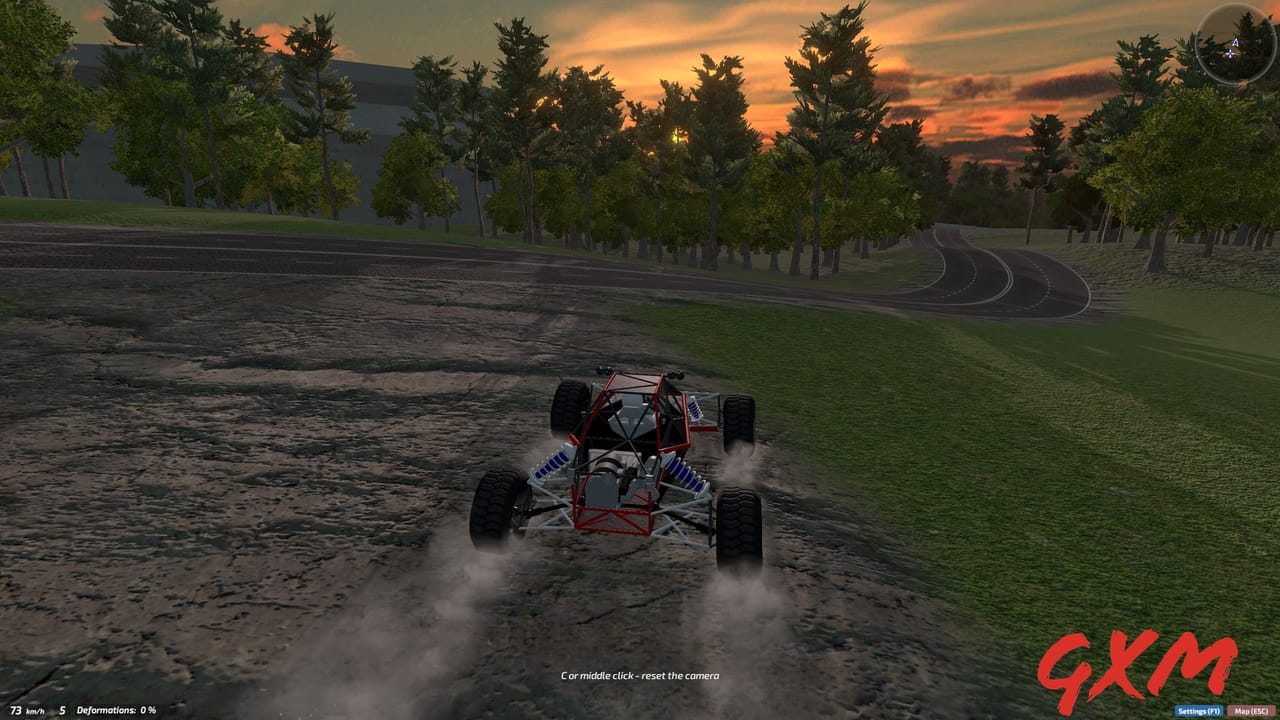The width and height of the screenshot is (1280, 720).
Task: Click the Deformations: 0 % readout
Action: (x=115, y=710)
